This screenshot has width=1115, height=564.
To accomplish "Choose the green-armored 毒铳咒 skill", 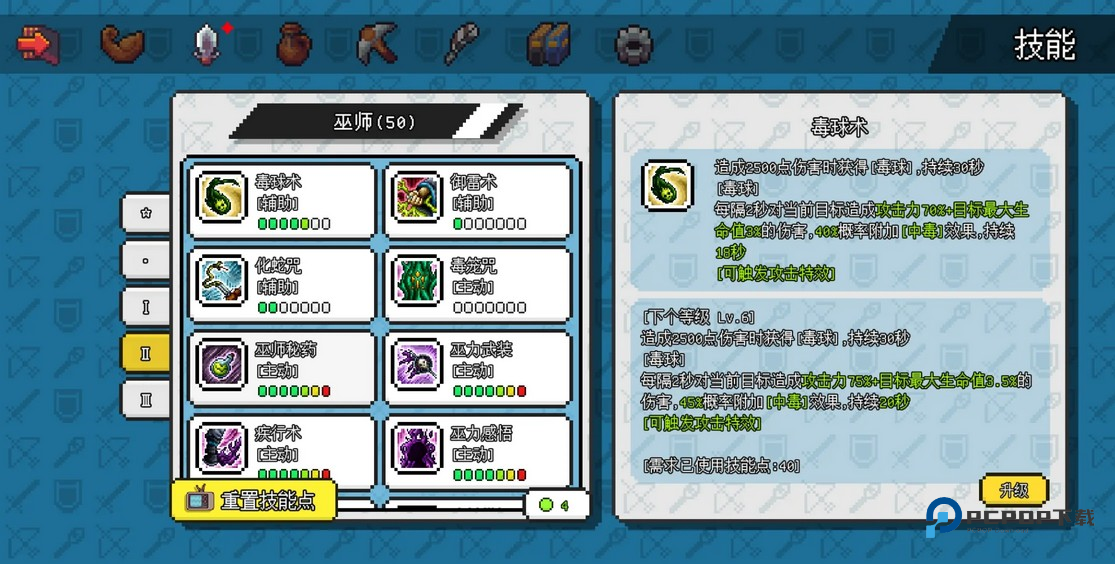I will click(478, 284).
